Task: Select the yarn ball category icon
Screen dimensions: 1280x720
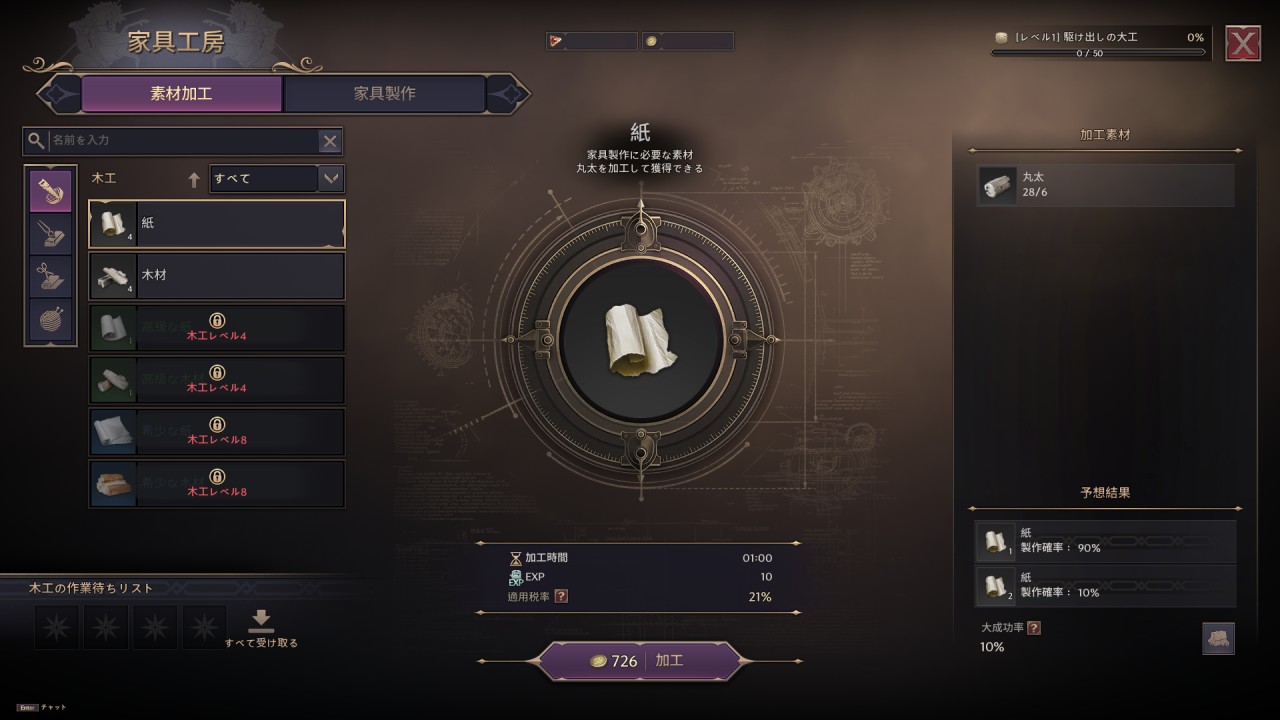Action: tap(50, 323)
